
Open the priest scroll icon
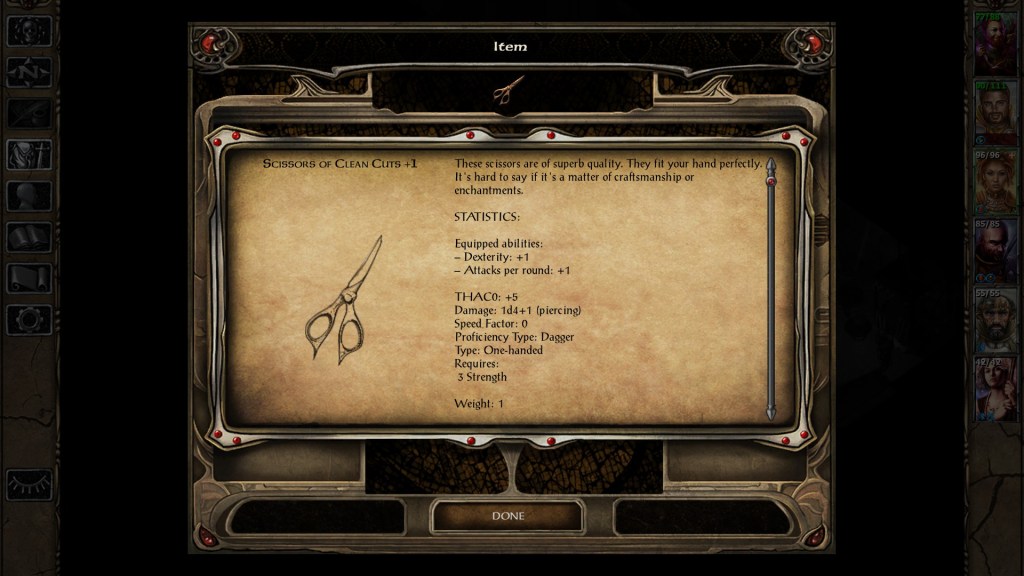(x=28, y=278)
